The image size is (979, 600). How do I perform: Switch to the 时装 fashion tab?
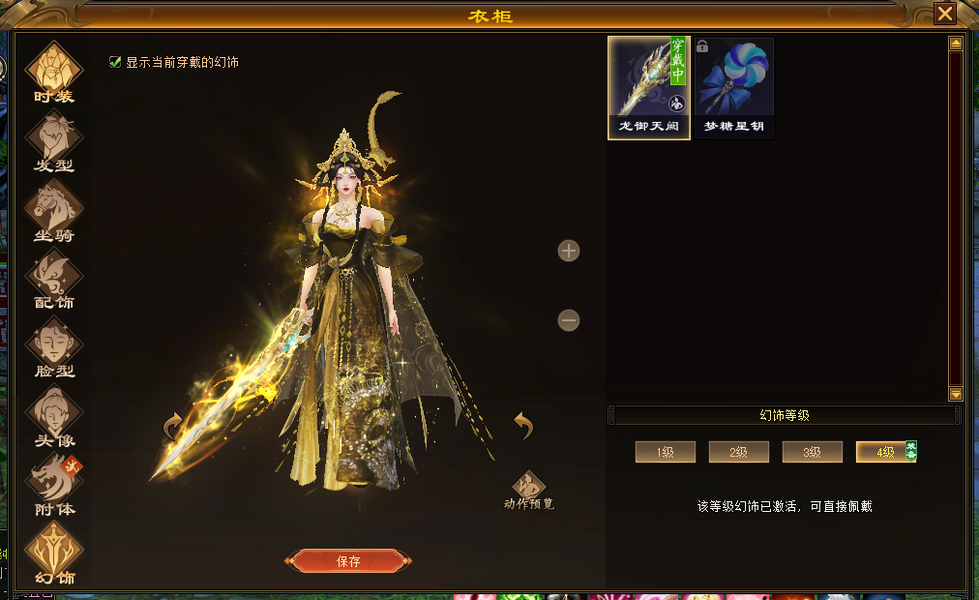(54, 70)
